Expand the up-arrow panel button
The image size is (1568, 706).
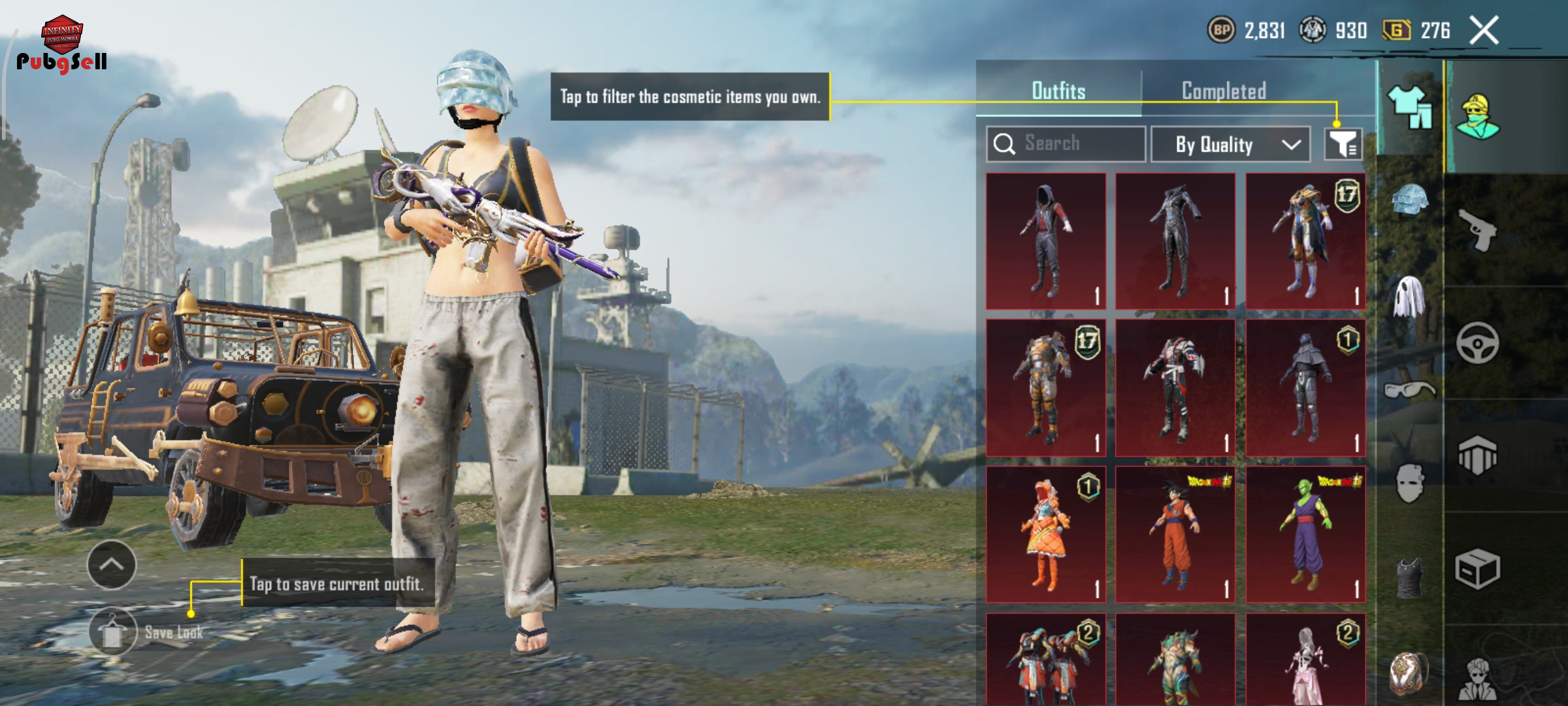tap(112, 565)
